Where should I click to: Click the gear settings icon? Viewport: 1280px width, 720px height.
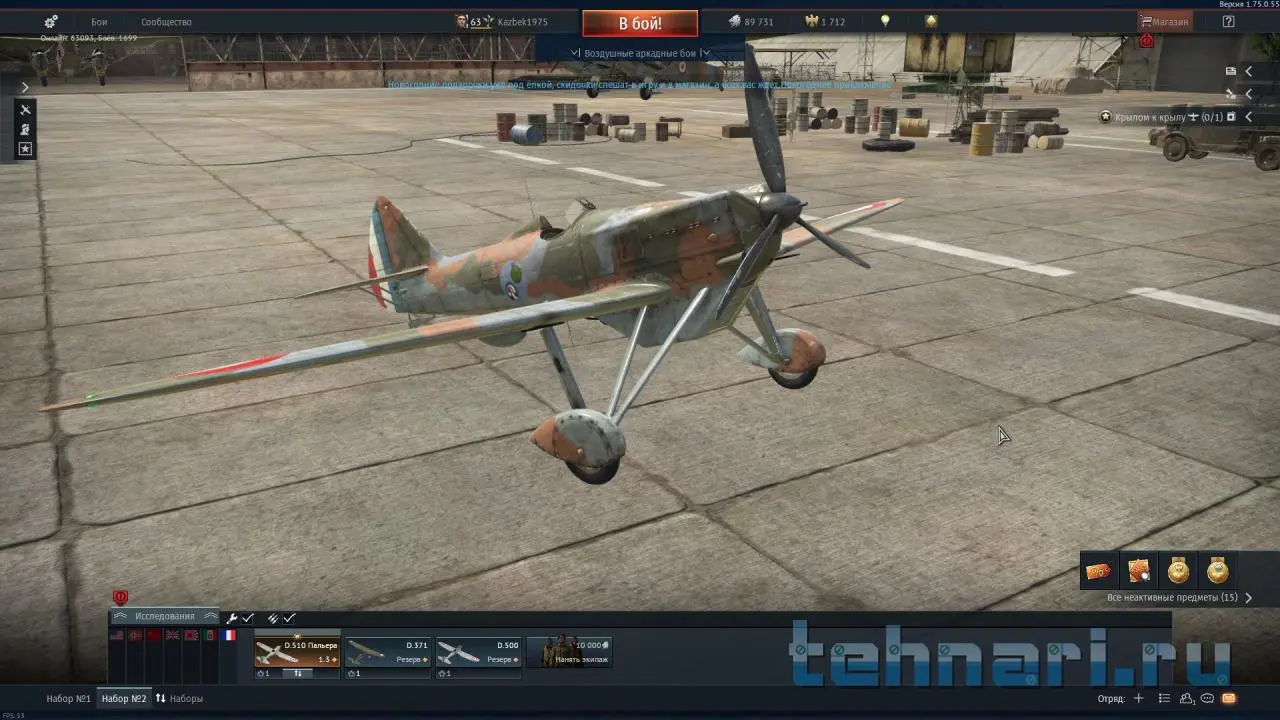[x=51, y=22]
